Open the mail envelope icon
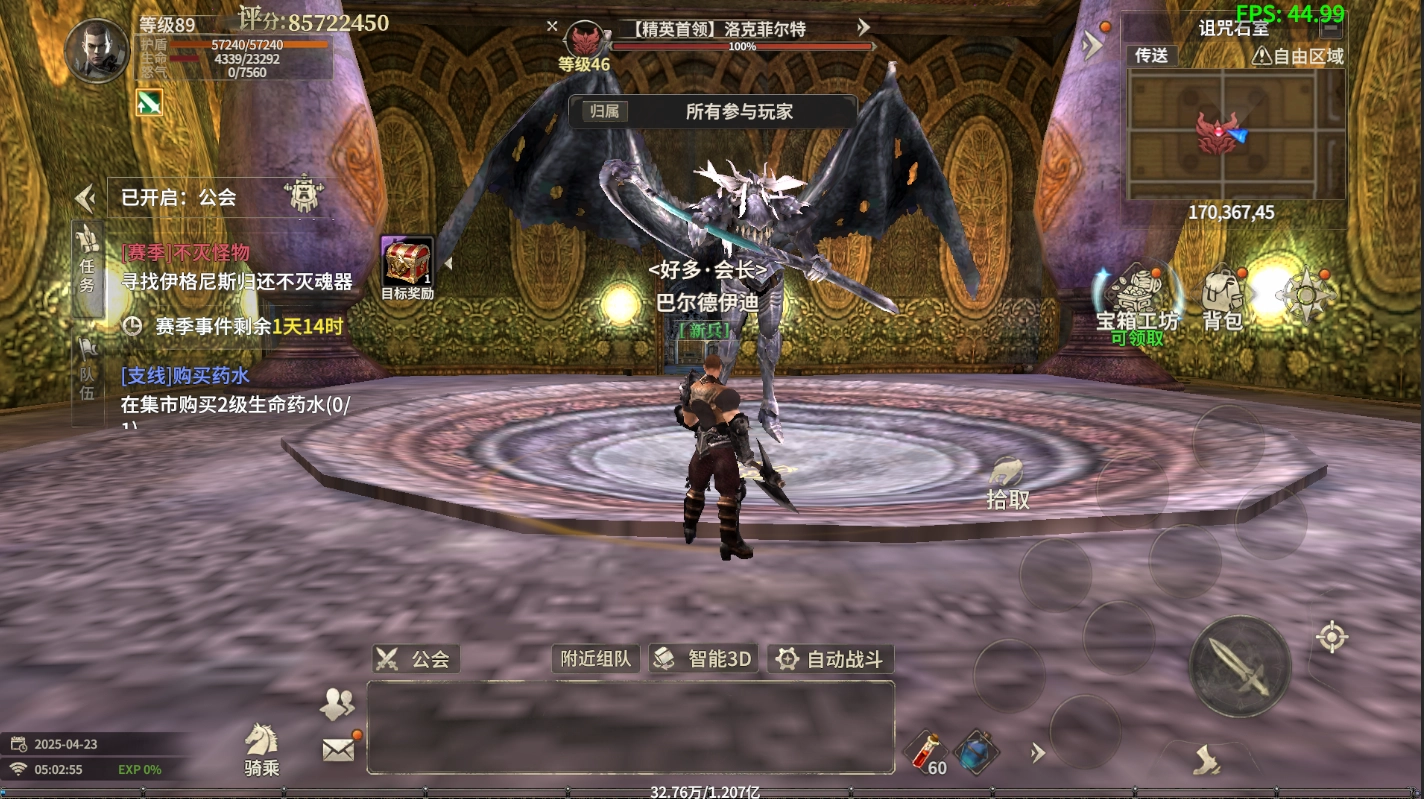 click(338, 749)
